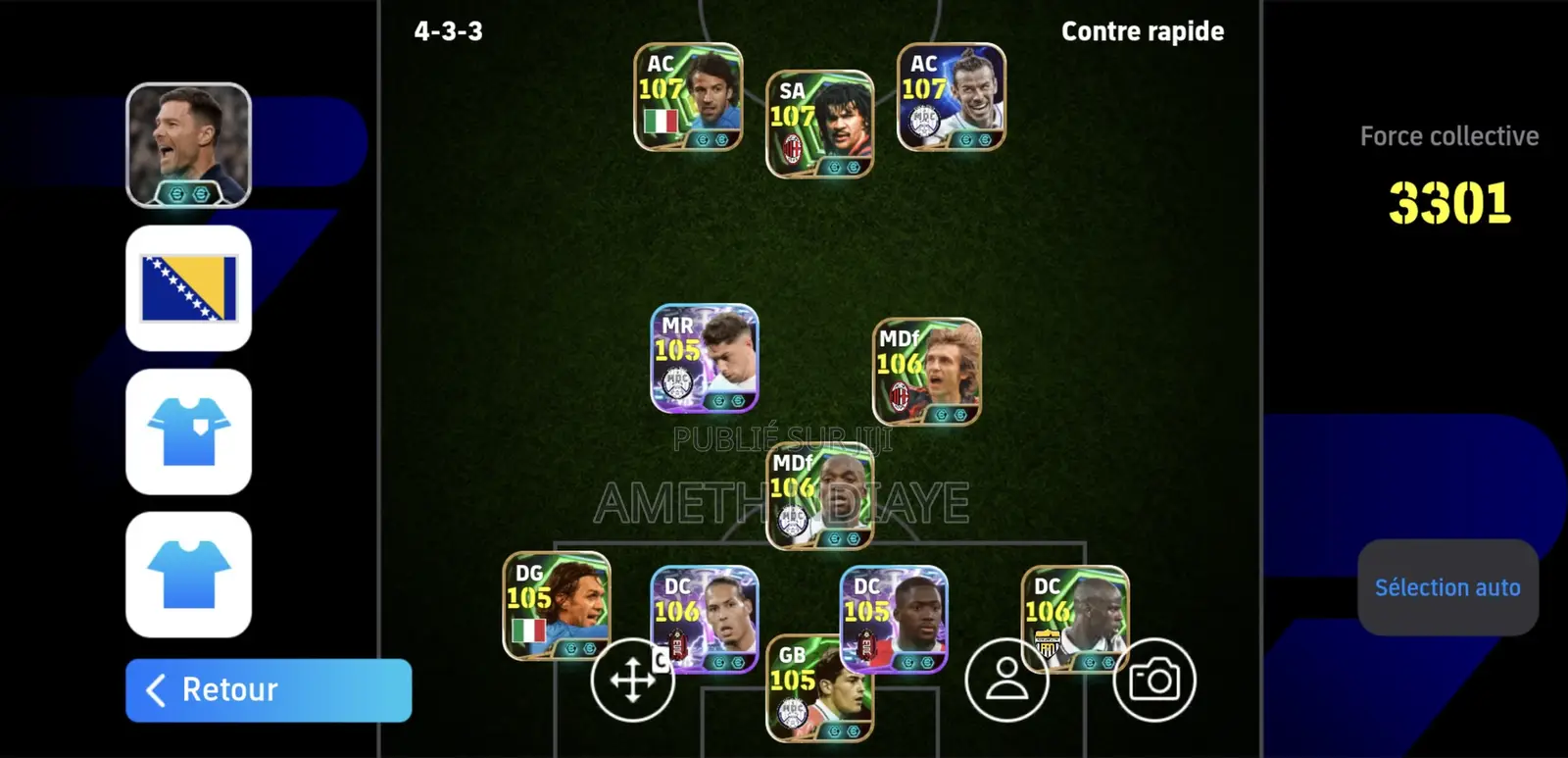Open the Xabi Alonso coach portrait icon
The height and width of the screenshot is (758, 1568).
188,143
